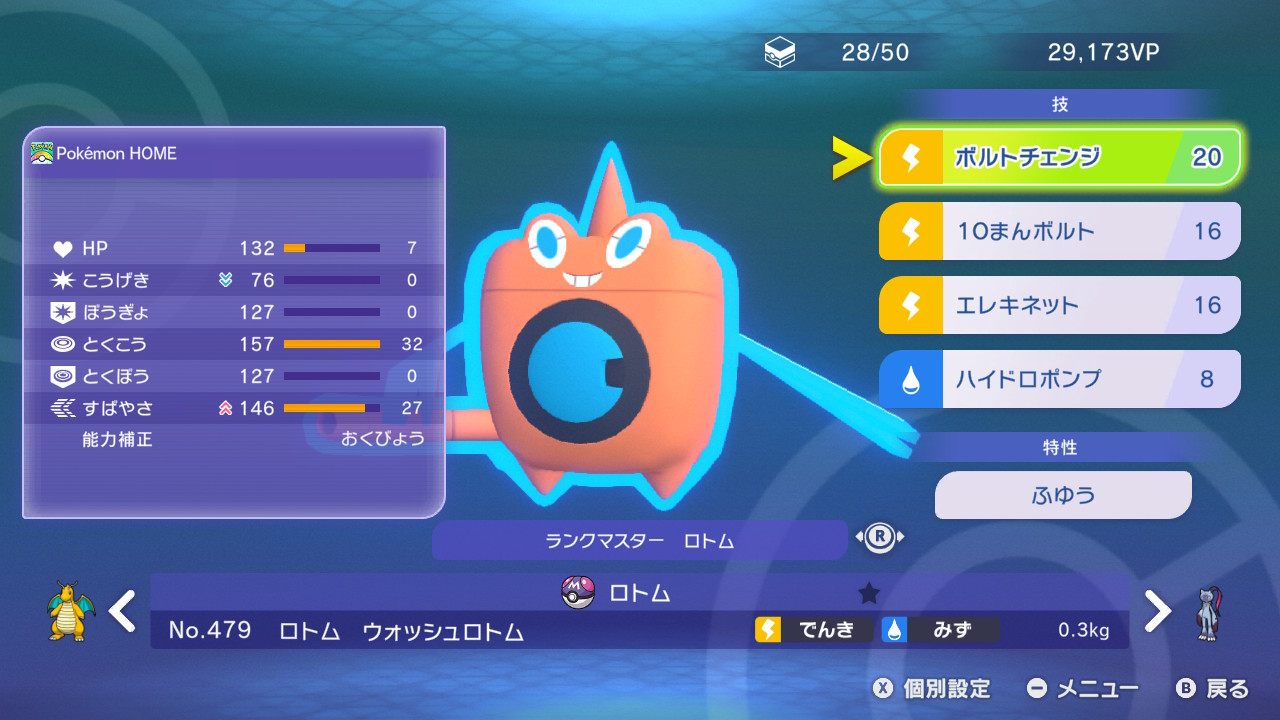Open 個別設定 individual settings

point(931,688)
